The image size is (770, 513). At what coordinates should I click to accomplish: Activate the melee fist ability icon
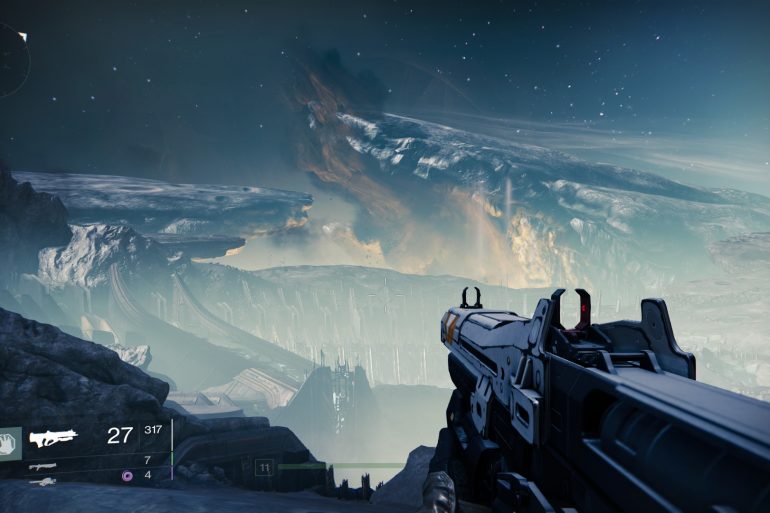click(x=8, y=443)
